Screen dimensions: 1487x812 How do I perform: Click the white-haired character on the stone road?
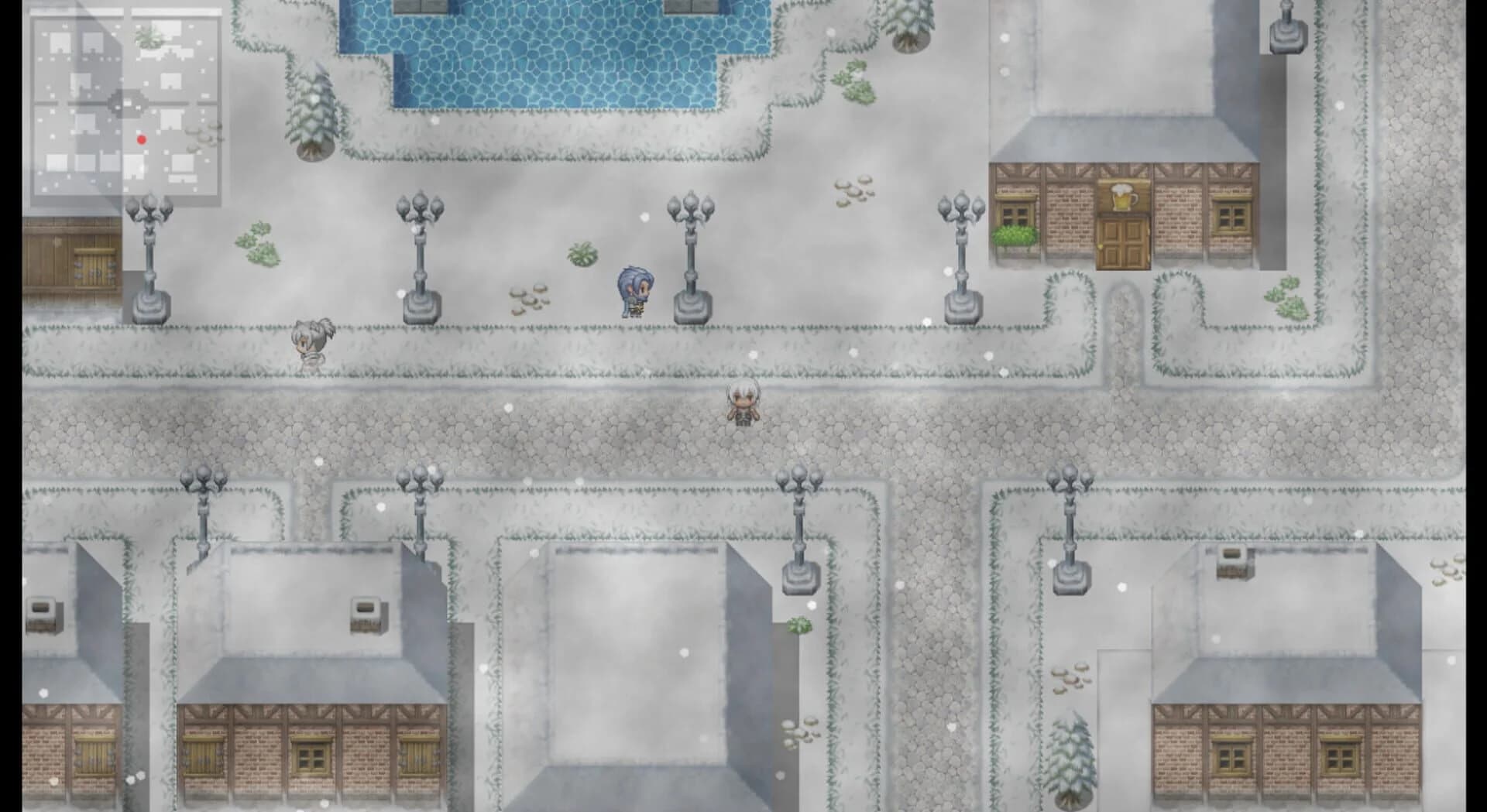[x=743, y=403]
